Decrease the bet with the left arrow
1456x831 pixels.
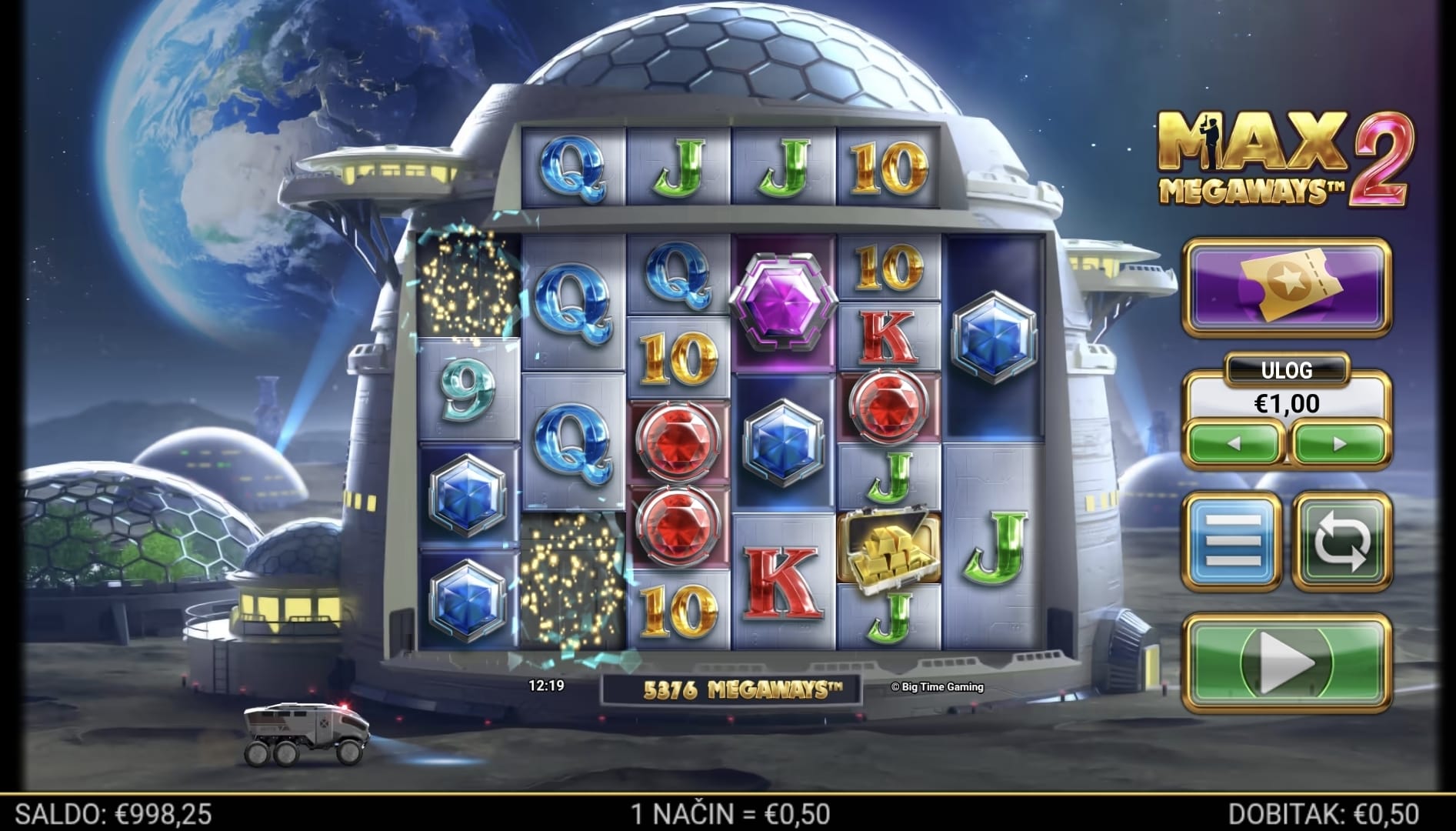pos(1234,444)
